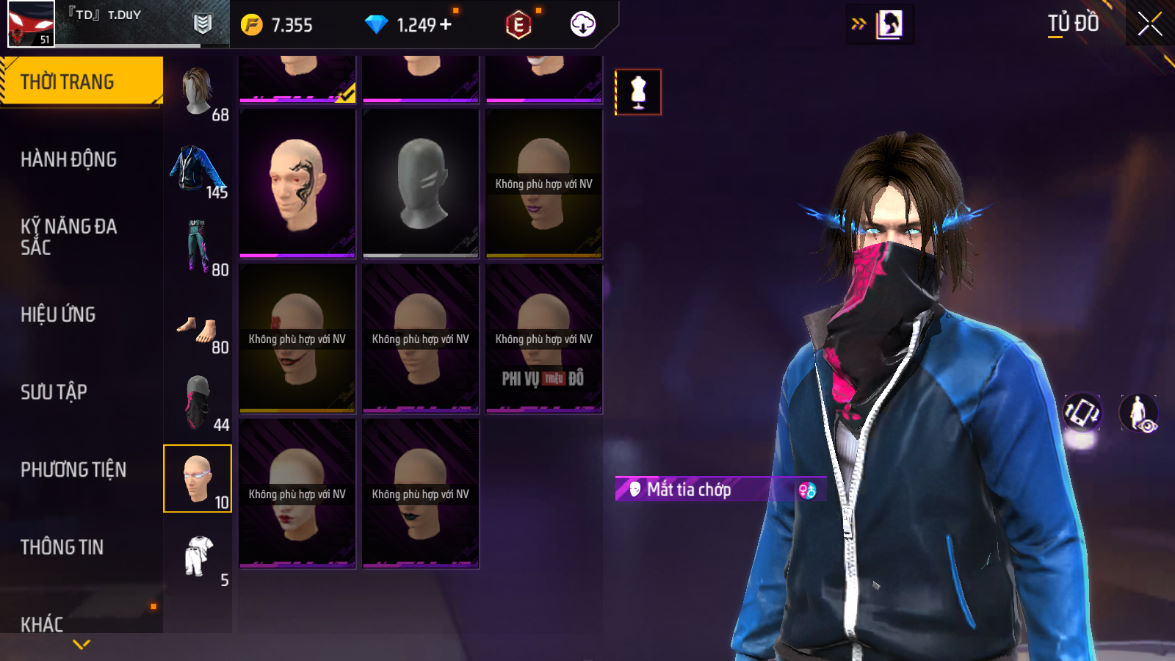Add more diamonds with the plus button
The image size is (1175, 661).
click(445, 25)
